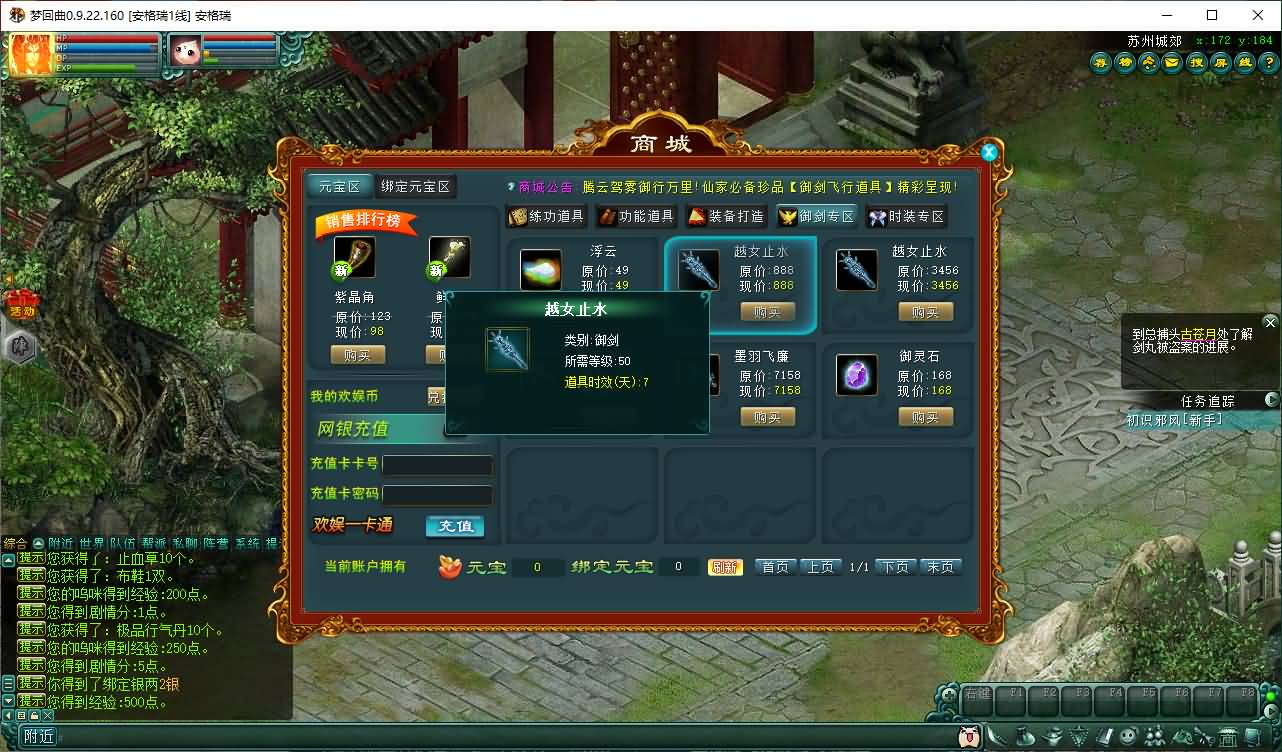Click the horse mount icon in bottom toolbar

pyautogui.click(x=1184, y=737)
